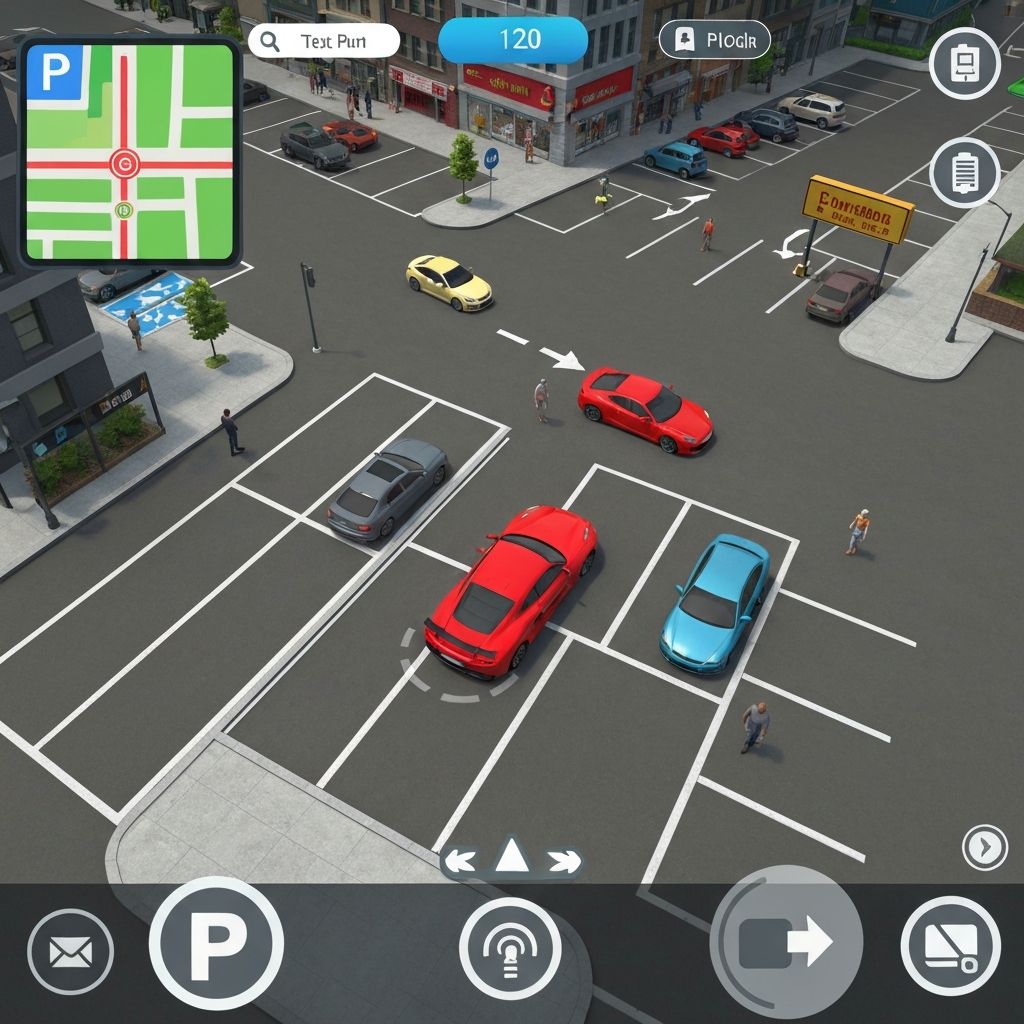Open the parking minimap
This screenshot has height=1024, width=1024.
[130, 152]
